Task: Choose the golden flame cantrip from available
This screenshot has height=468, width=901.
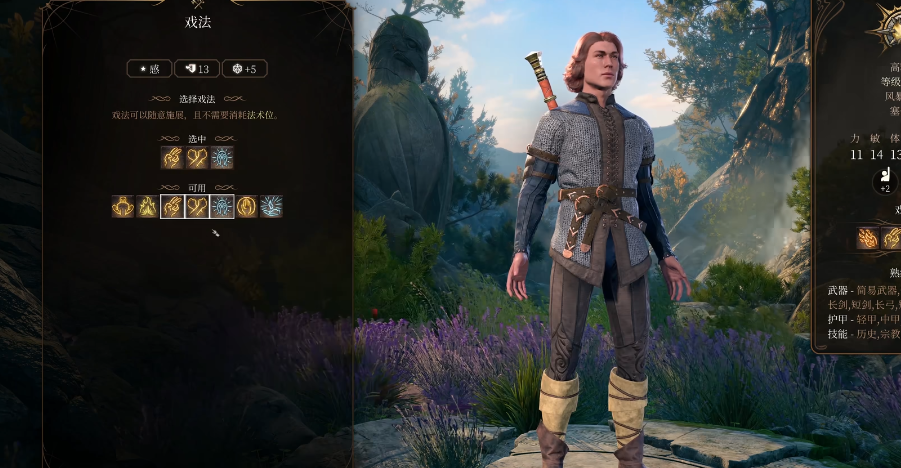Action: point(148,207)
